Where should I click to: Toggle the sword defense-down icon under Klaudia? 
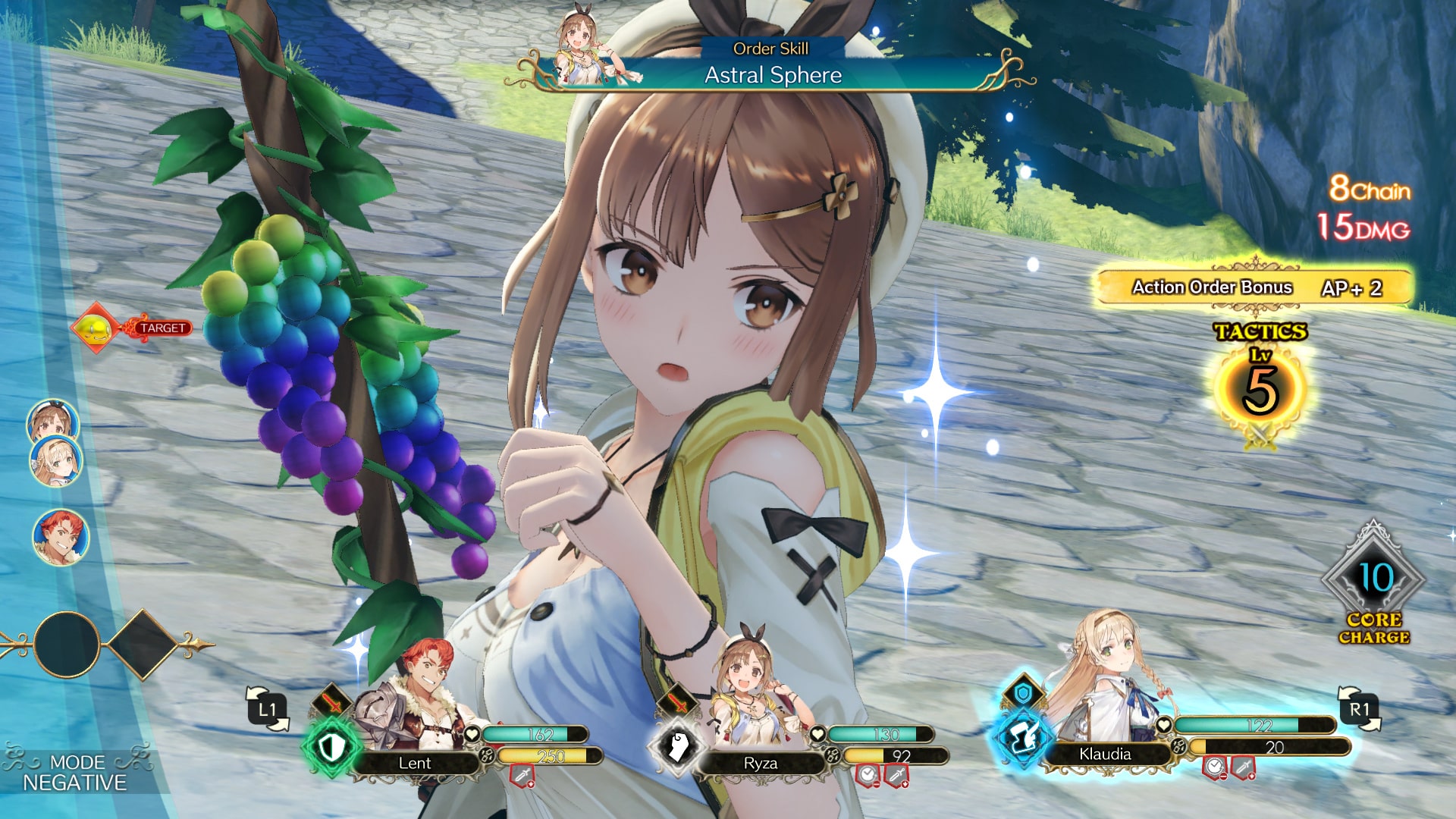[1242, 767]
